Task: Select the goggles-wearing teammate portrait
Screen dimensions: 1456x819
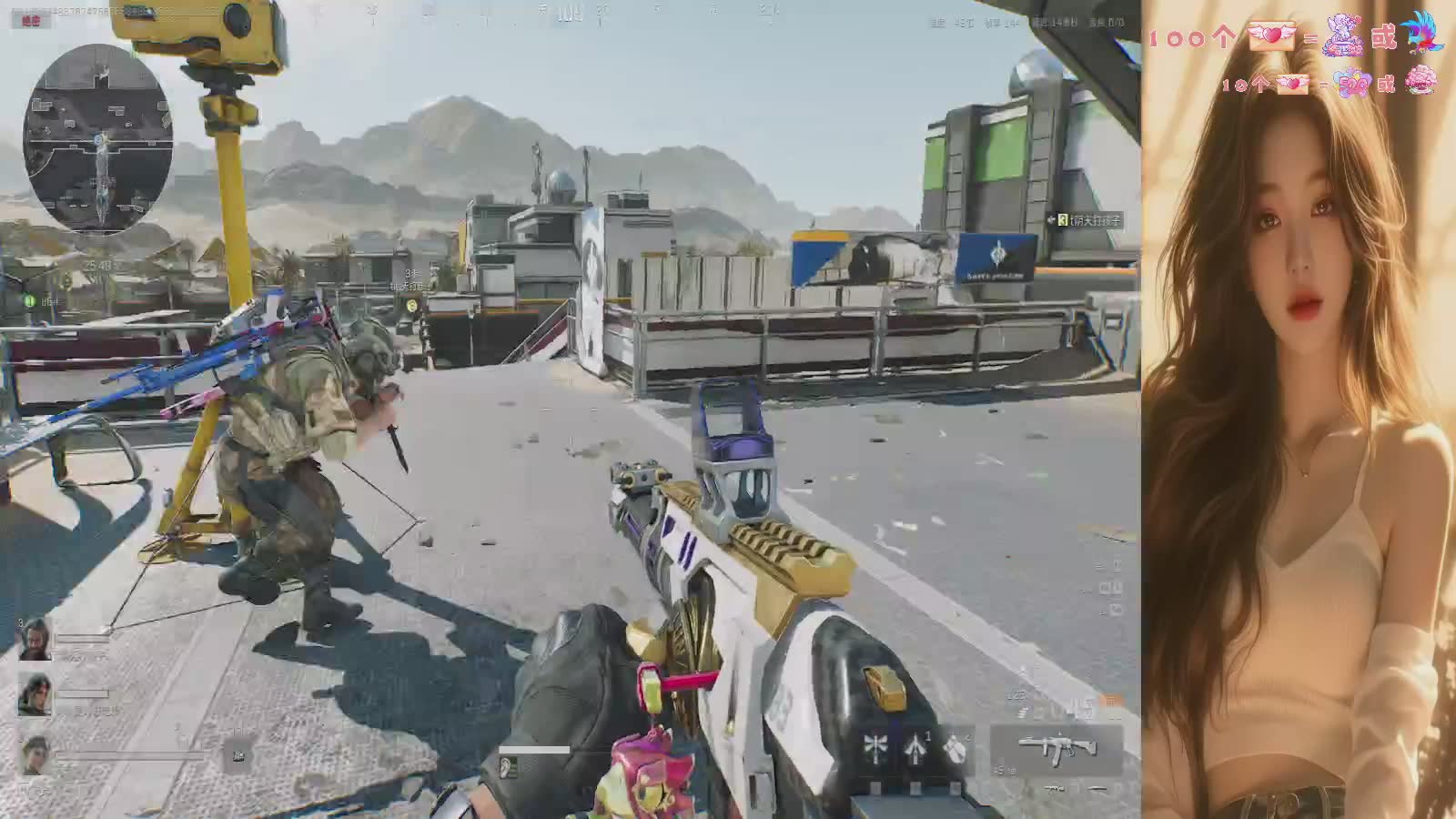Action: tap(35, 695)
